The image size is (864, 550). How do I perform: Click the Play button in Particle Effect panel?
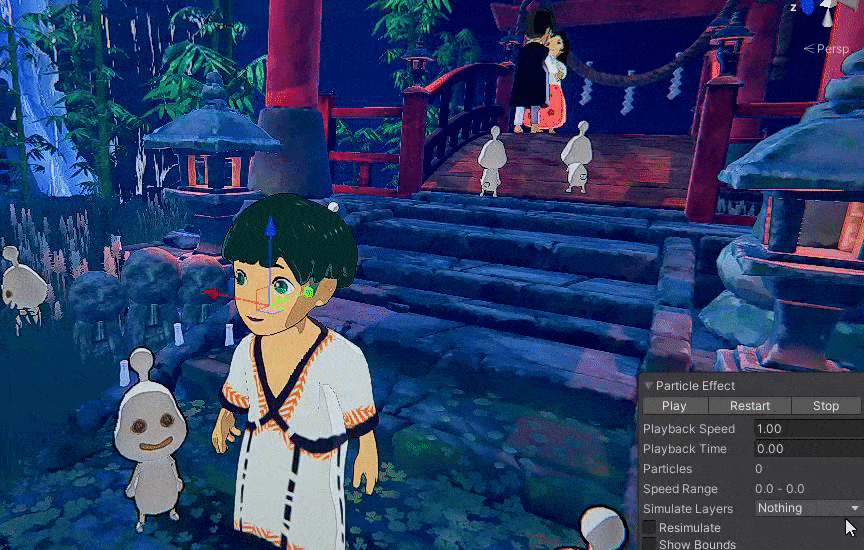[674, 406]
